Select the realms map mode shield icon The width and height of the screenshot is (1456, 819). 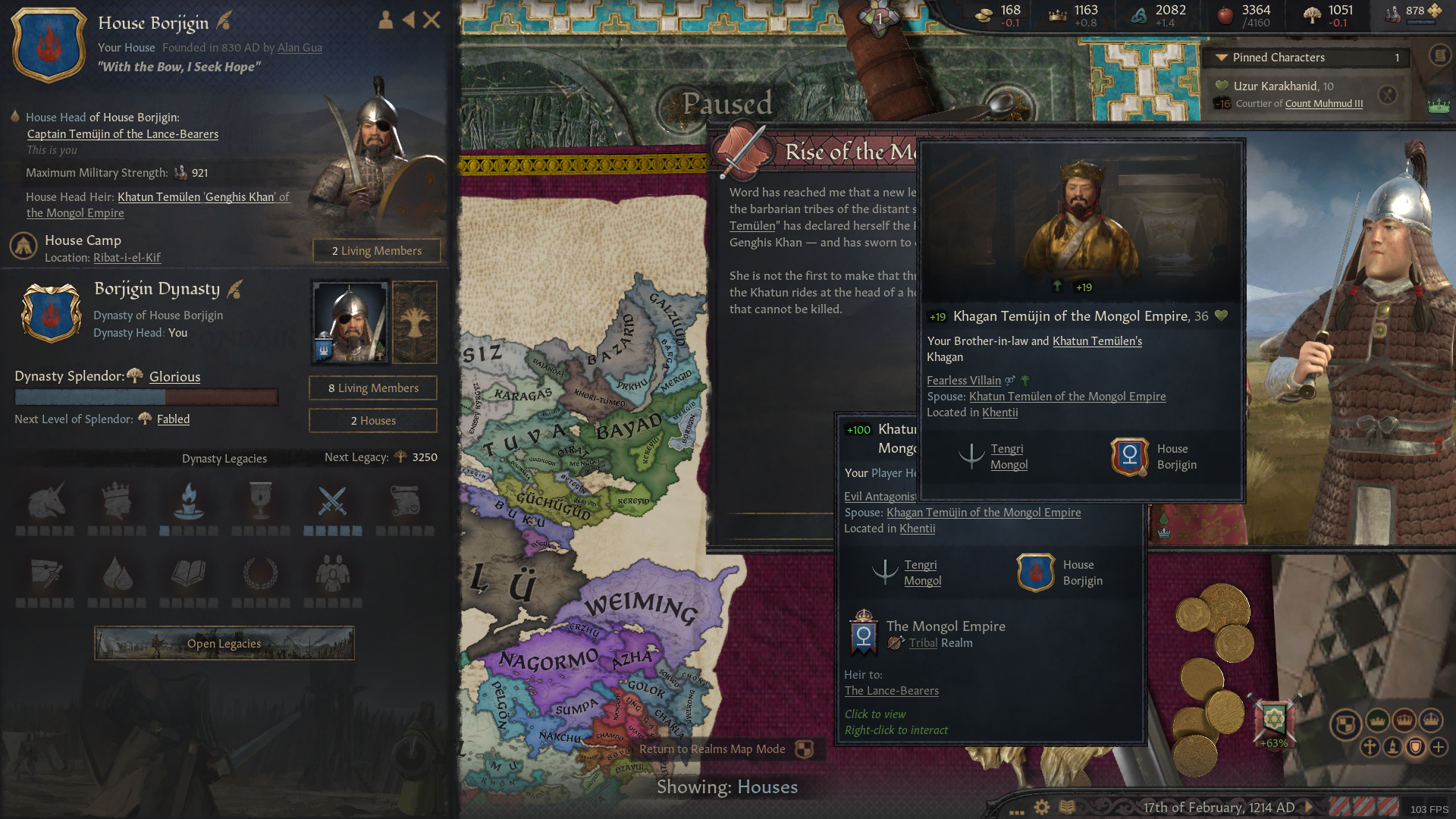tap(1347, 723)
